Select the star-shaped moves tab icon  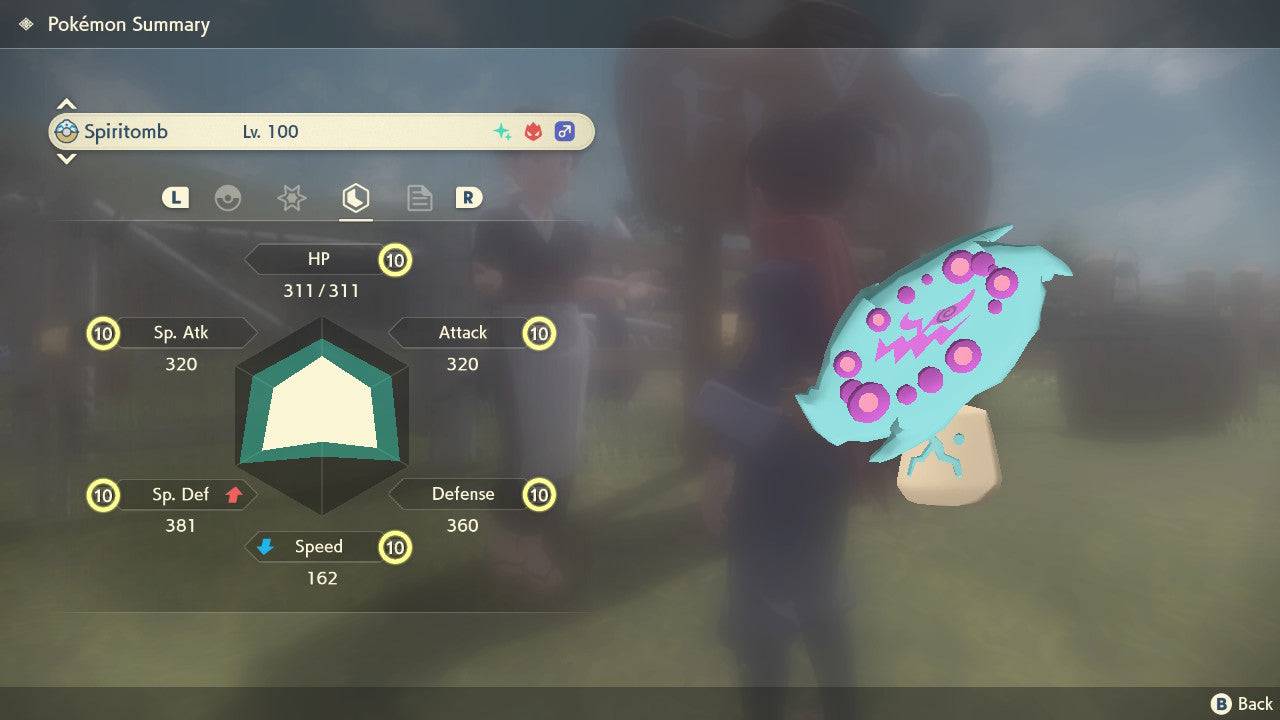(x=291, y=198)
